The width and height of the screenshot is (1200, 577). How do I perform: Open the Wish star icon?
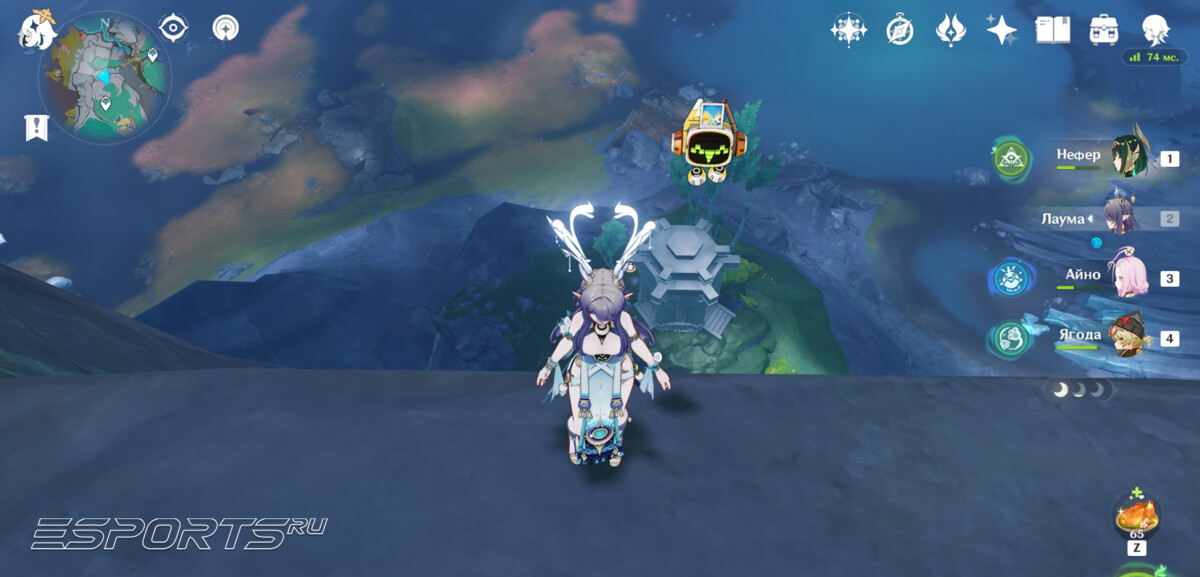click(x=1001, y=30)
